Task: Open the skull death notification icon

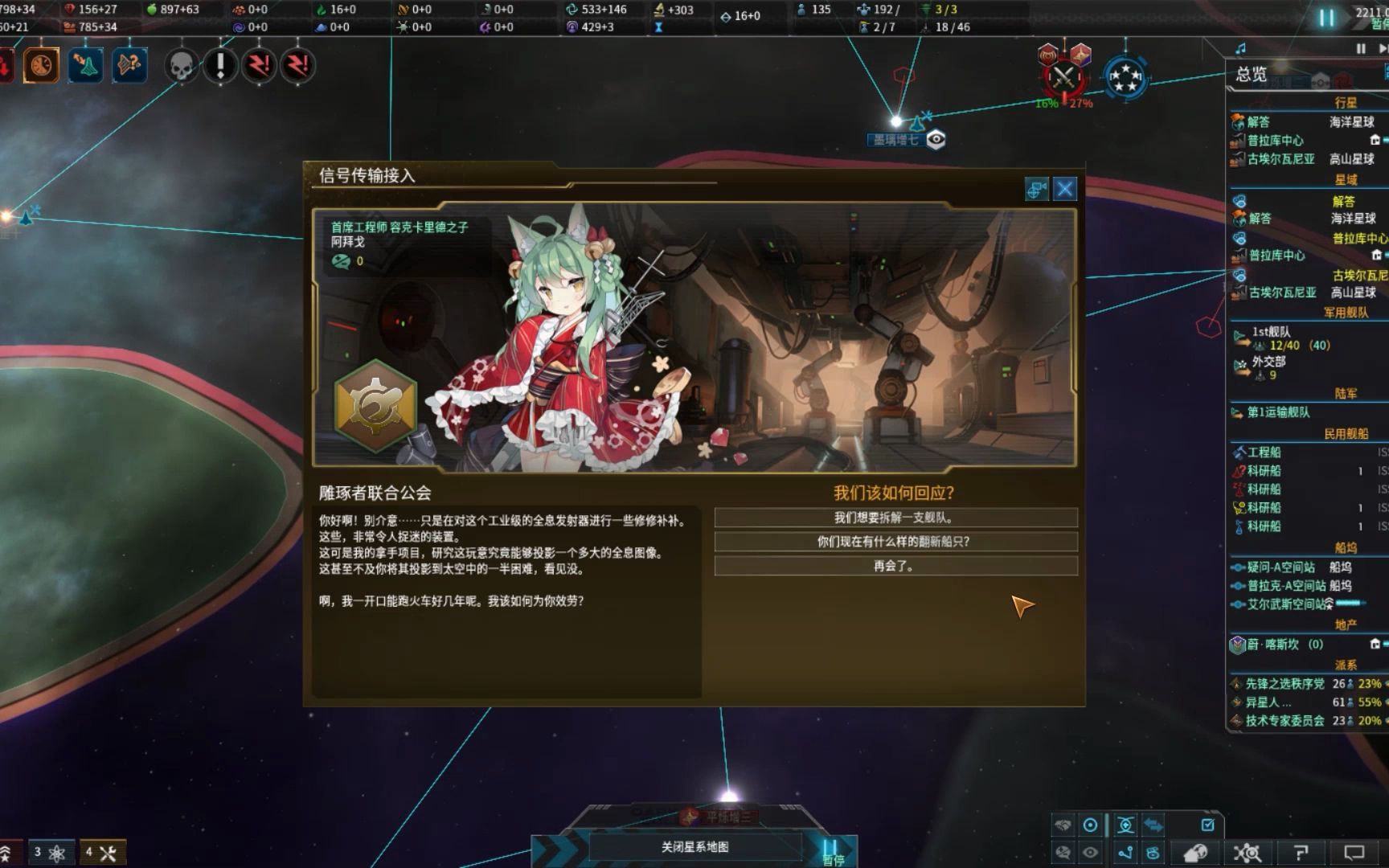Action: coord(181,65)
